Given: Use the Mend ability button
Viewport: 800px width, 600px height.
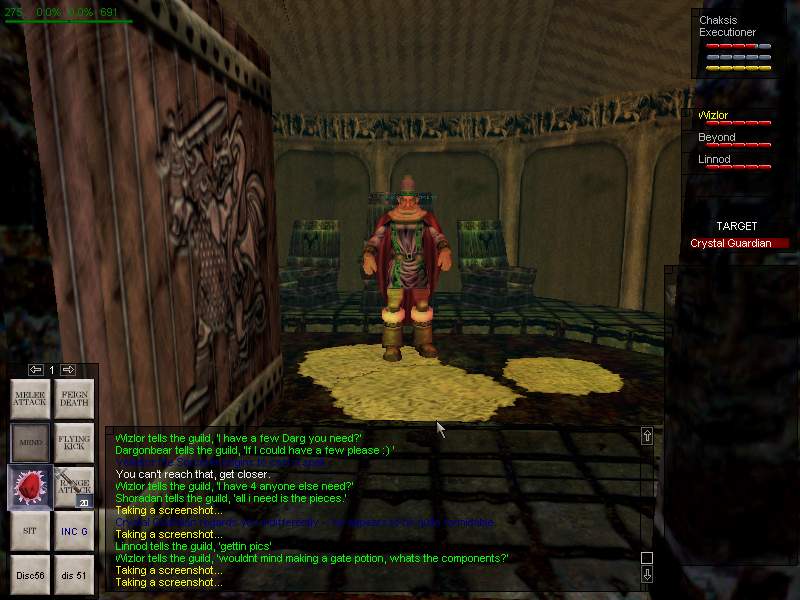Looking at the screenshot, I should 30,443.
